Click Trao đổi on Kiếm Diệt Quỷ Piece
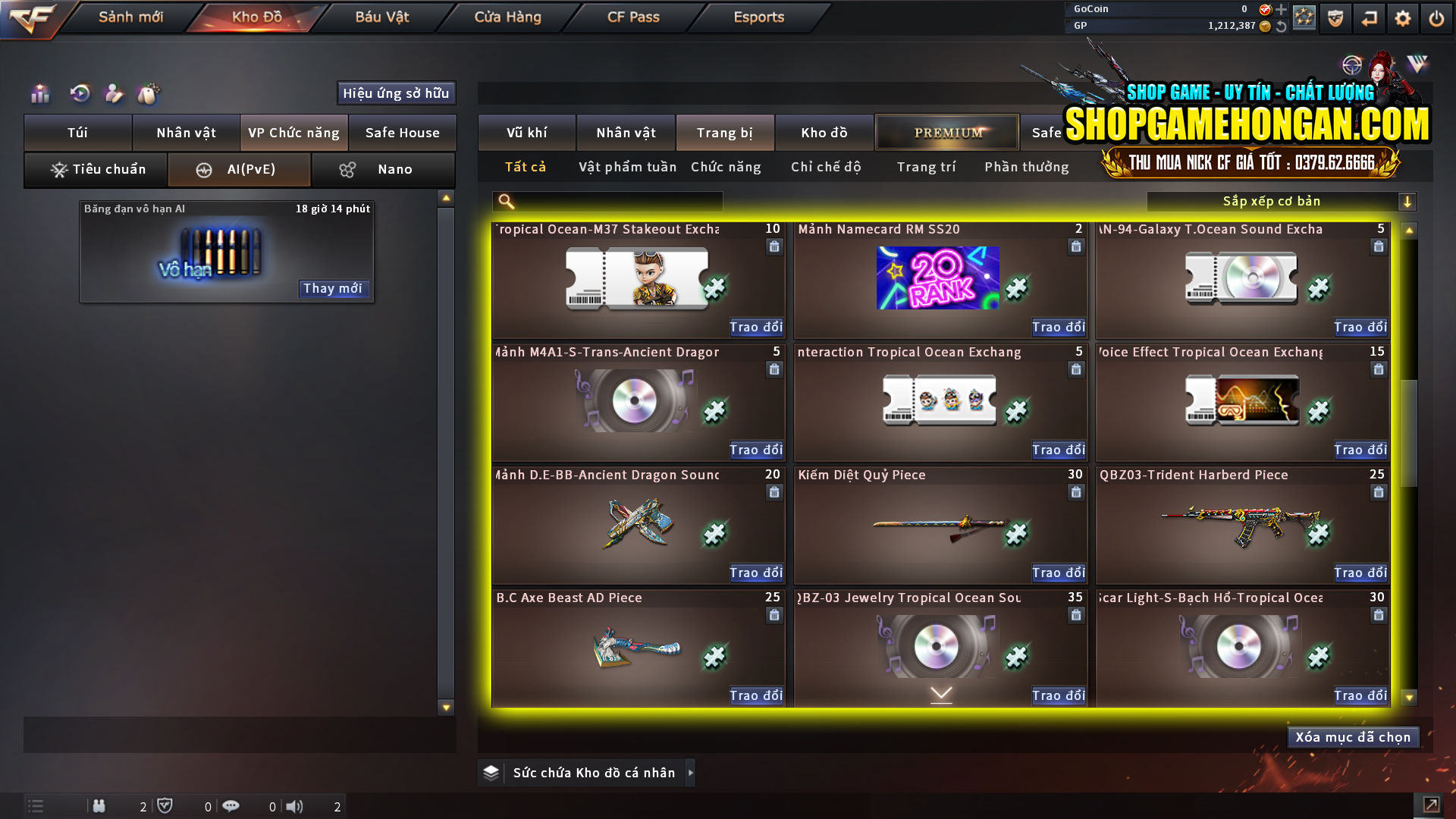1456x819 pixels. (1058, 573)
